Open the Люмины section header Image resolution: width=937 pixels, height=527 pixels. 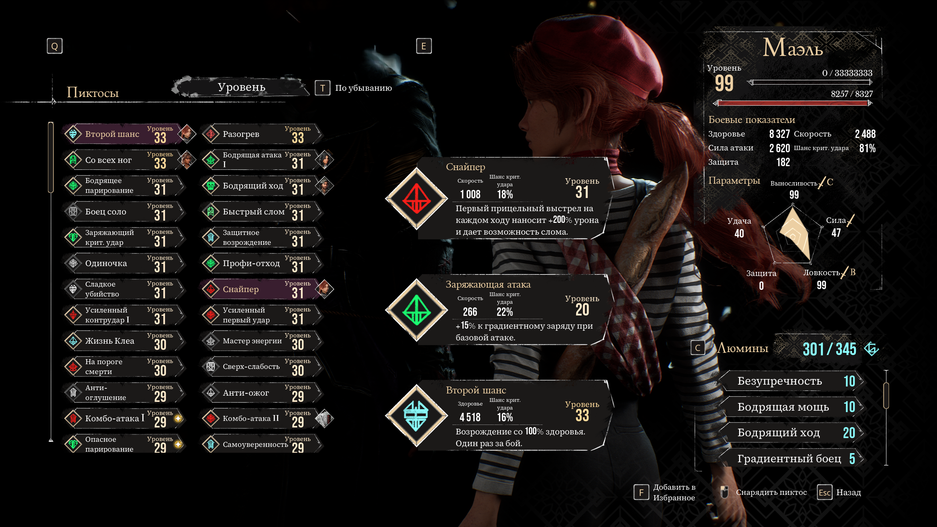click(743, 349)
